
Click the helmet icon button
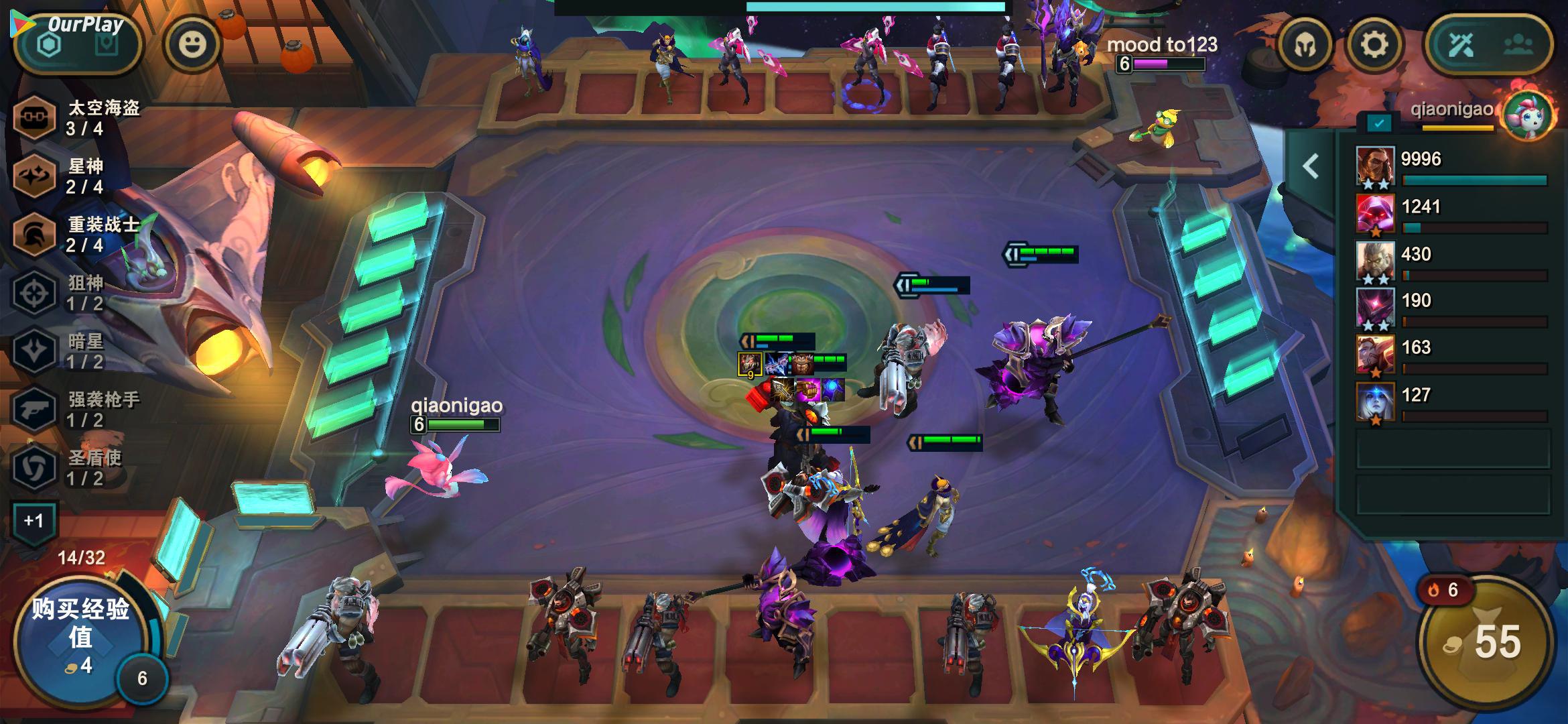point(1304,46)
